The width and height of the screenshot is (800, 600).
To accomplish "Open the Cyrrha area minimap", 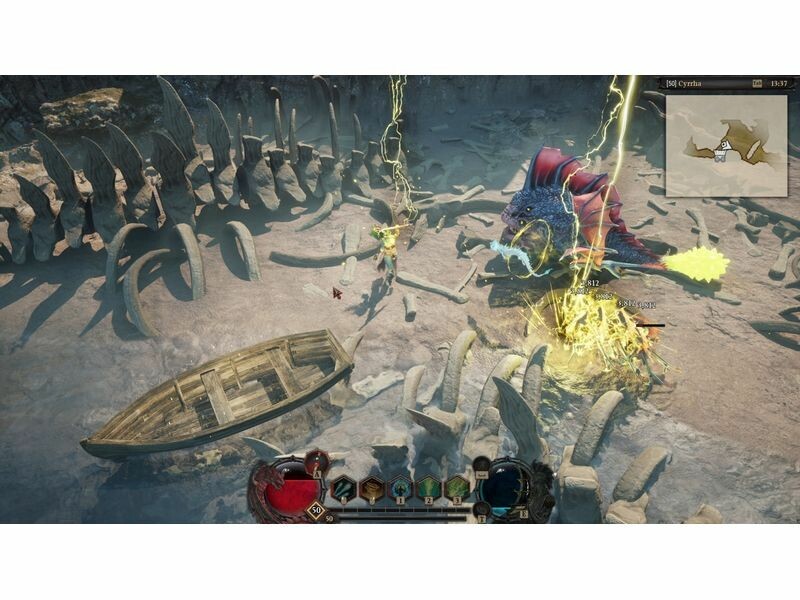I will pyautogui.click(x=725, y=142).
